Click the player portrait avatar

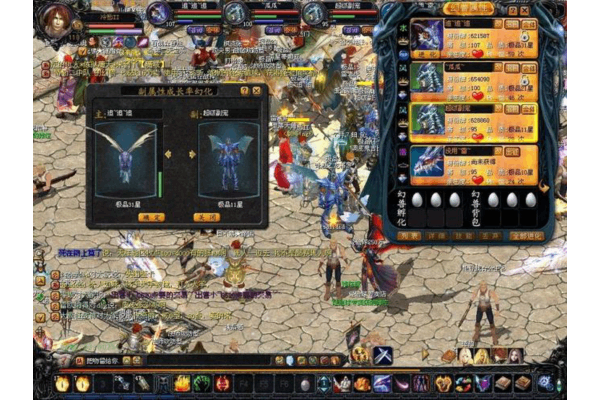pos(60,17)
